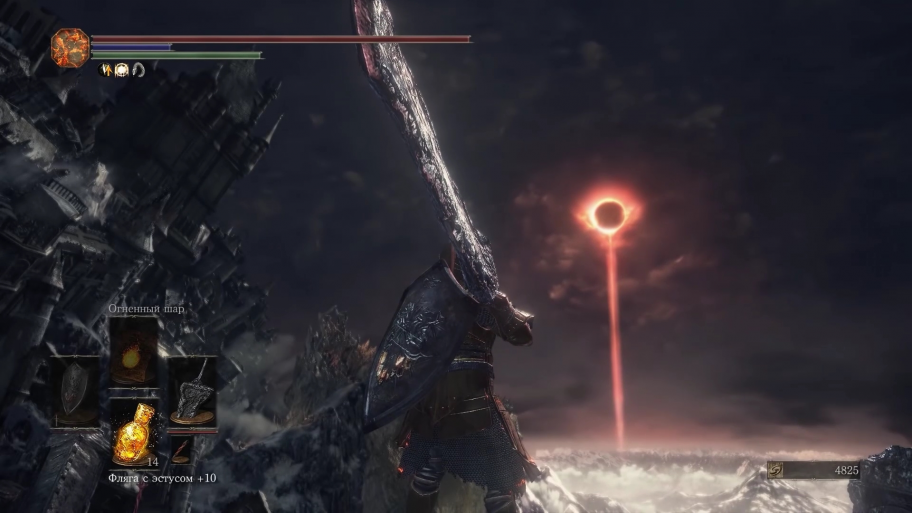
Task: Select the left-hand shield slot
Action: tap(75, 392)
